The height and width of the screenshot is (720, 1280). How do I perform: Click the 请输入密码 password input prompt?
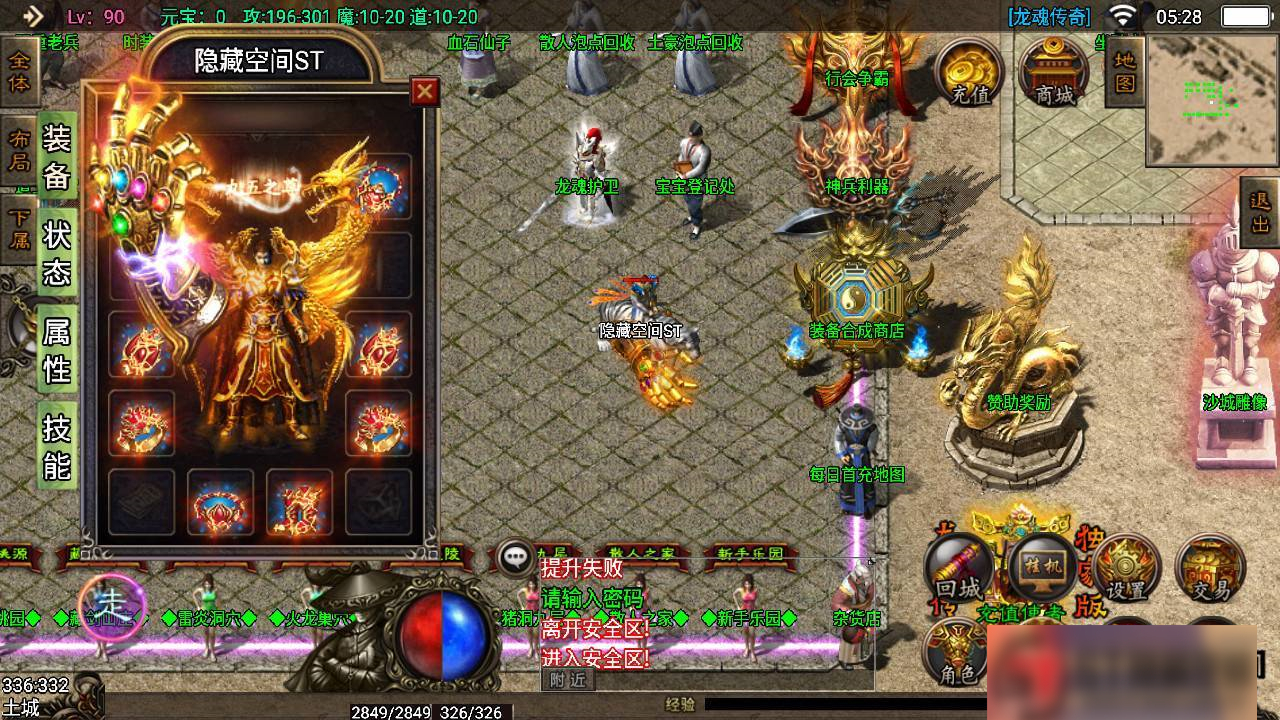coord(592,597)
